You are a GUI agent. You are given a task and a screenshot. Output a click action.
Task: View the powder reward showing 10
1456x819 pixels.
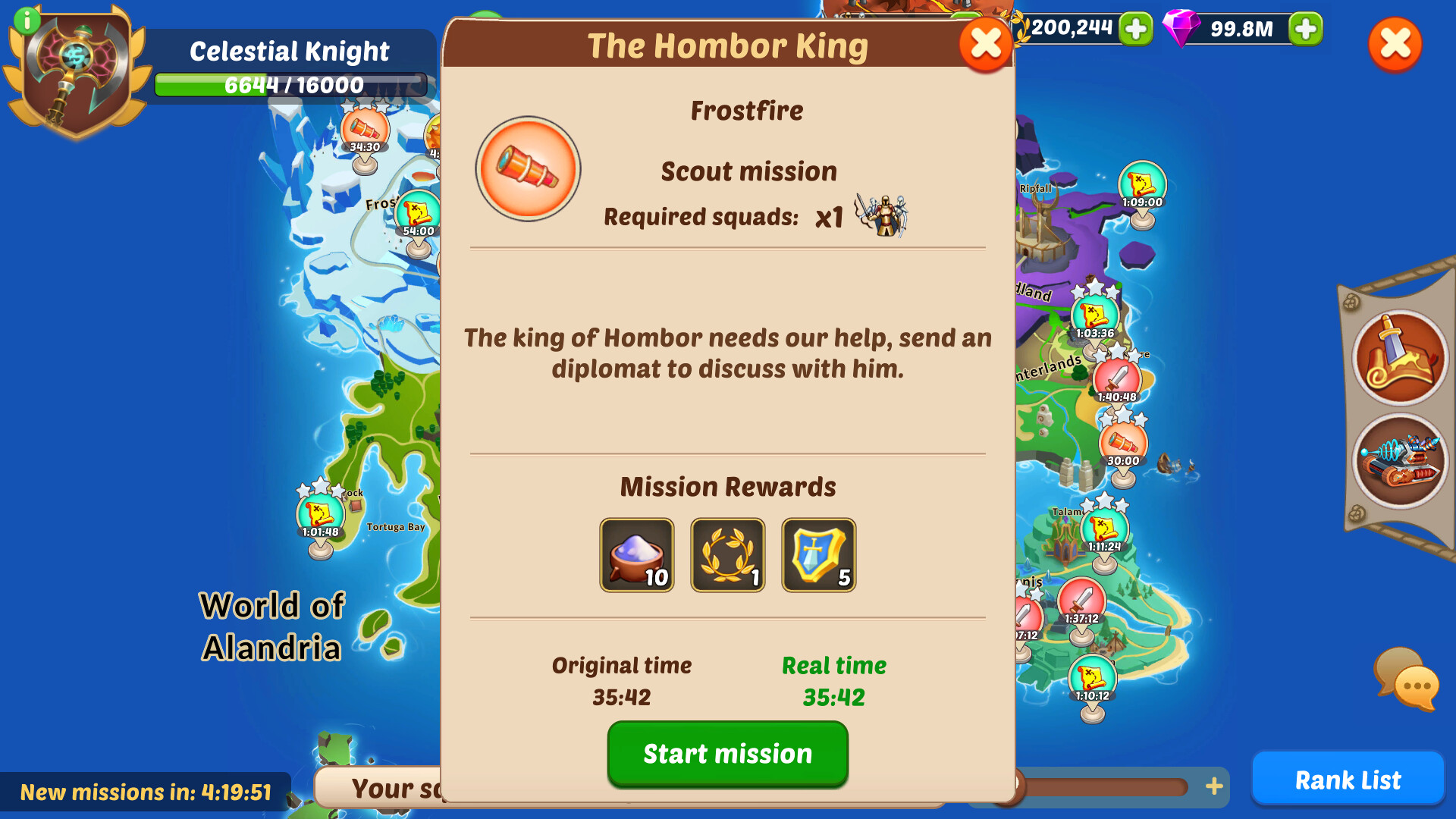tap(636, 554)
